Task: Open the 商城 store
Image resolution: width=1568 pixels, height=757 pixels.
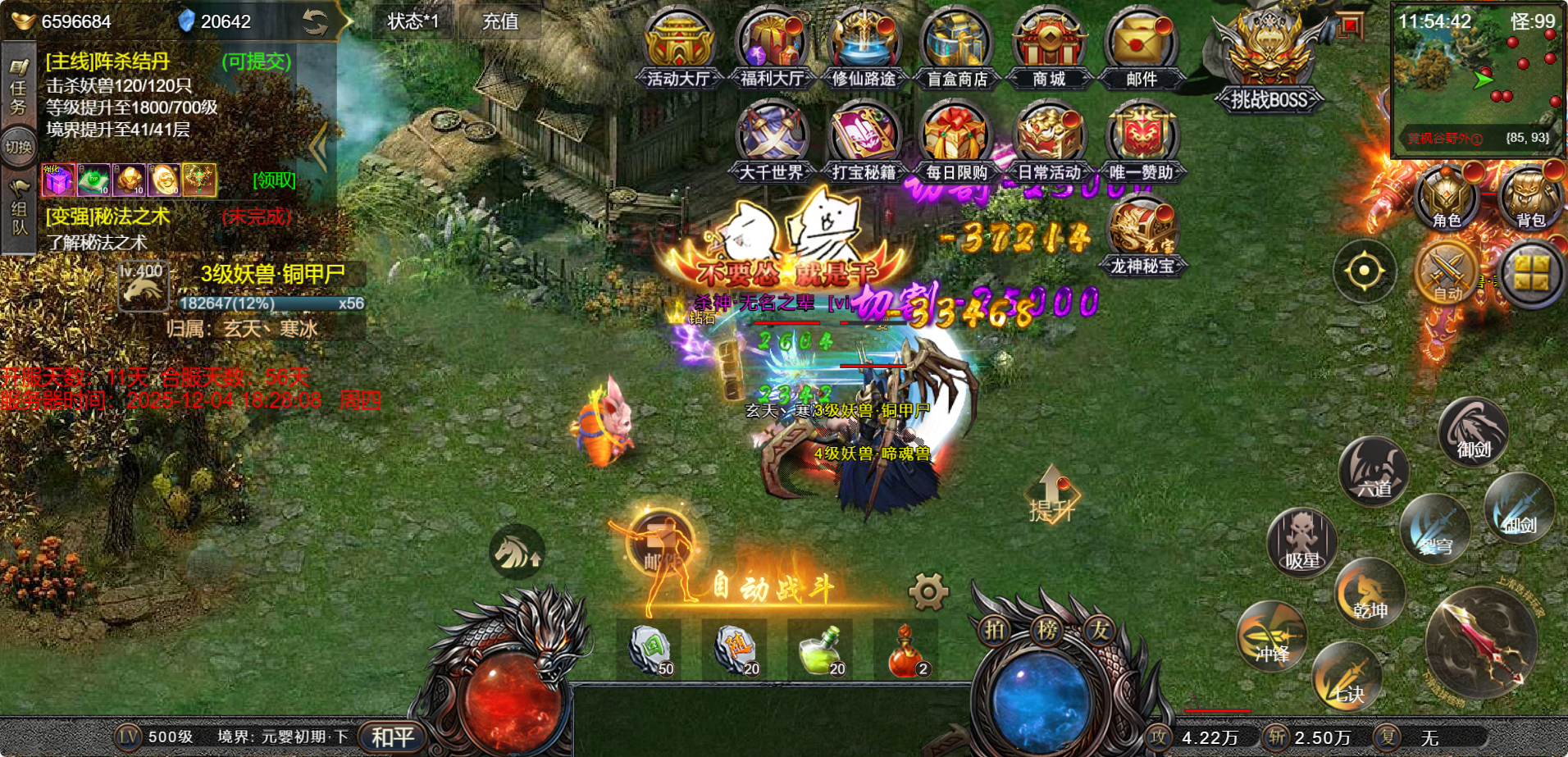Action: [x=1049, y=47]
